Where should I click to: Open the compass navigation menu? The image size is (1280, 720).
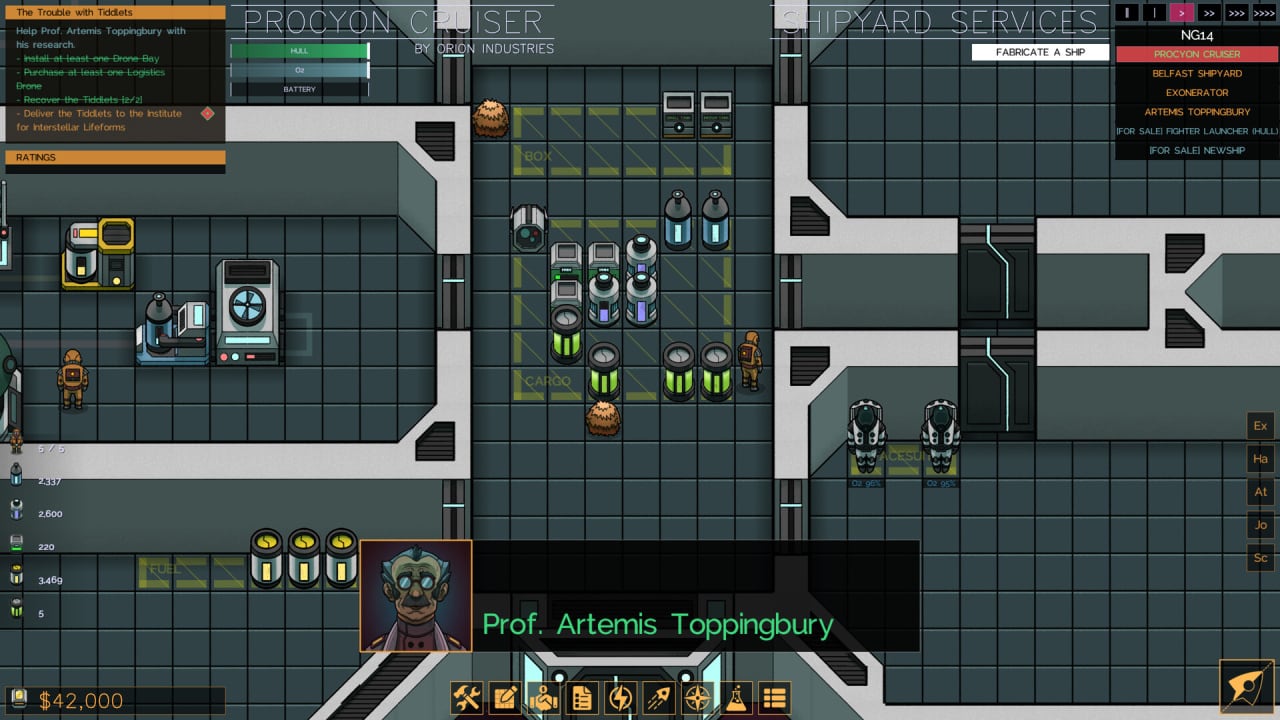coord(697,697)
